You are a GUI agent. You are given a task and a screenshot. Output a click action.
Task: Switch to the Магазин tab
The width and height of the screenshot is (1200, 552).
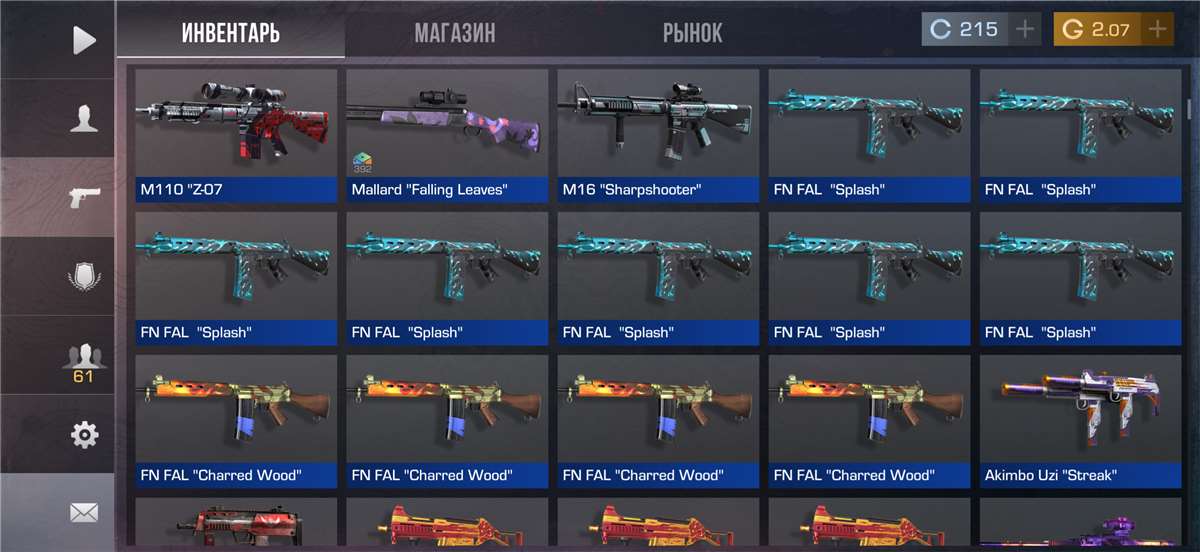[x=455, y=32]
